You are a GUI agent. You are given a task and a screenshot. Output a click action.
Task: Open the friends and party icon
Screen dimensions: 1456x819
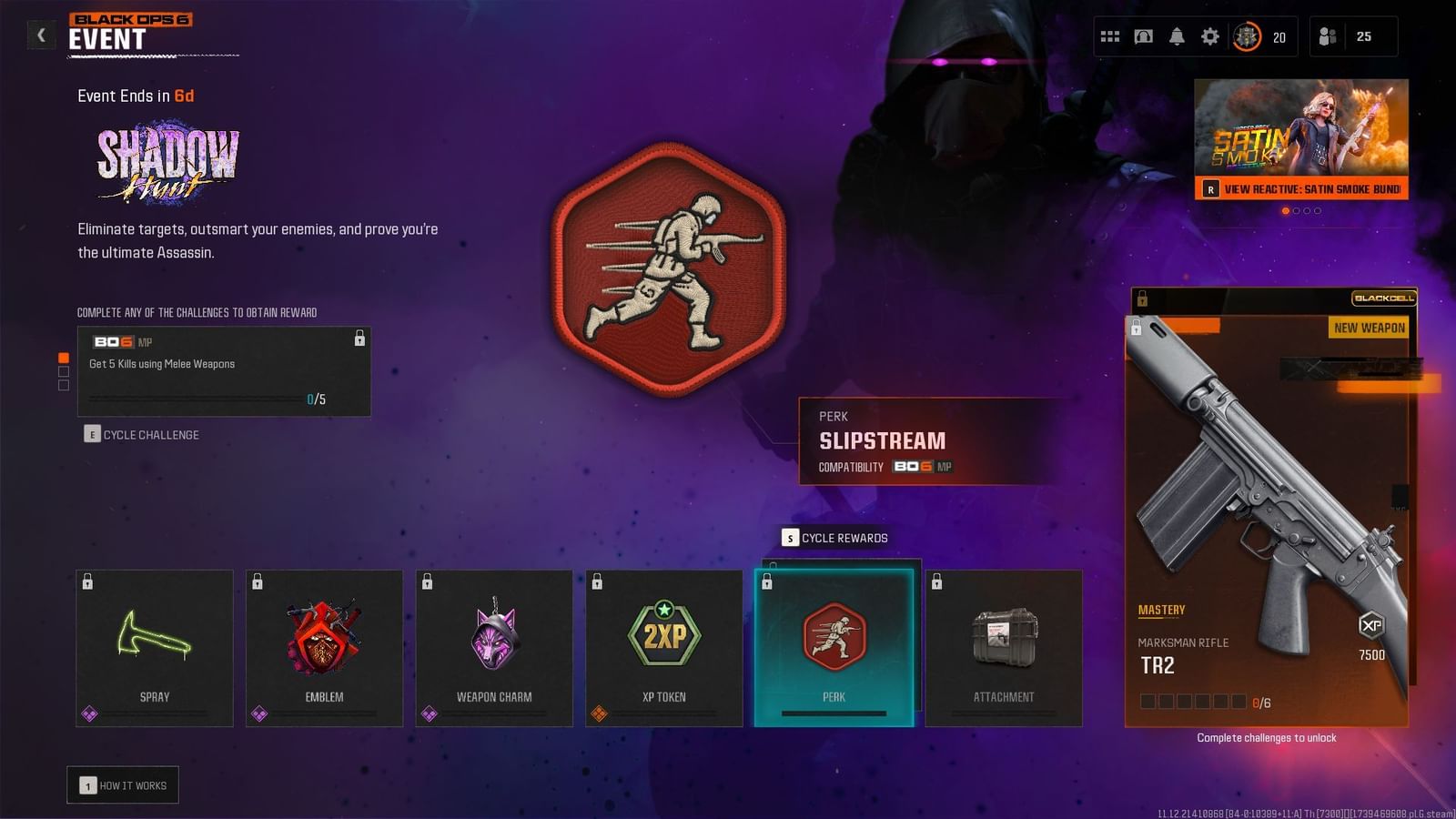(1327, 36)
